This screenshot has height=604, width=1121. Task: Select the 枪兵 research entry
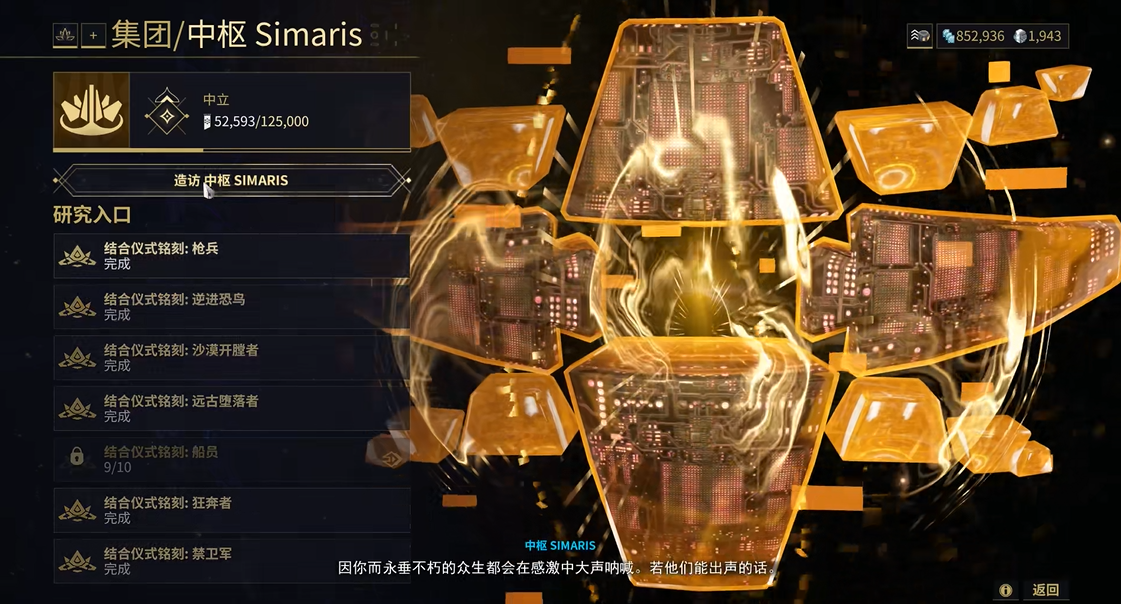click(231, 256)
